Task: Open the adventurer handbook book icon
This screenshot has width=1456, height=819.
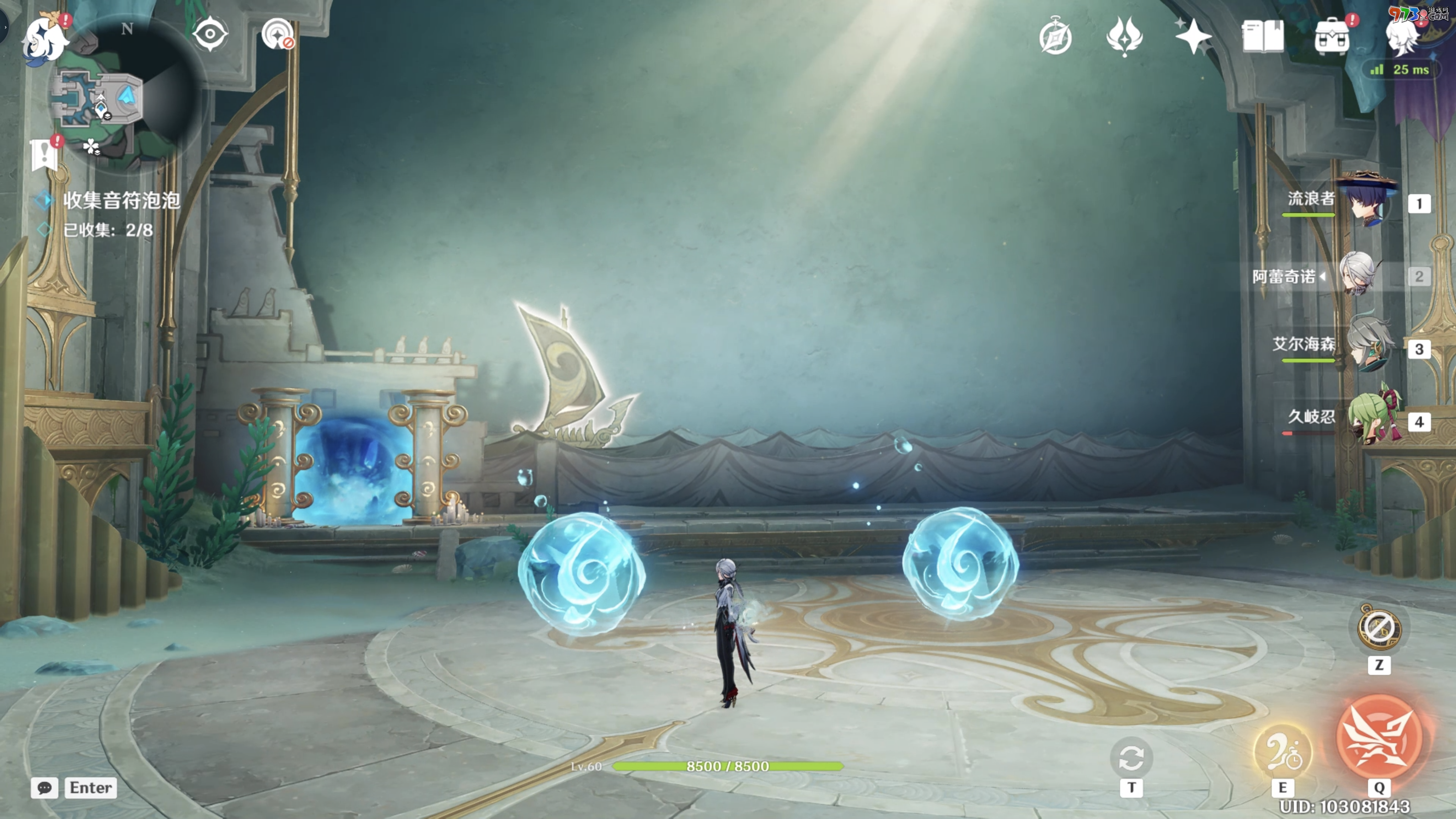Action: tap(1262, 36)
